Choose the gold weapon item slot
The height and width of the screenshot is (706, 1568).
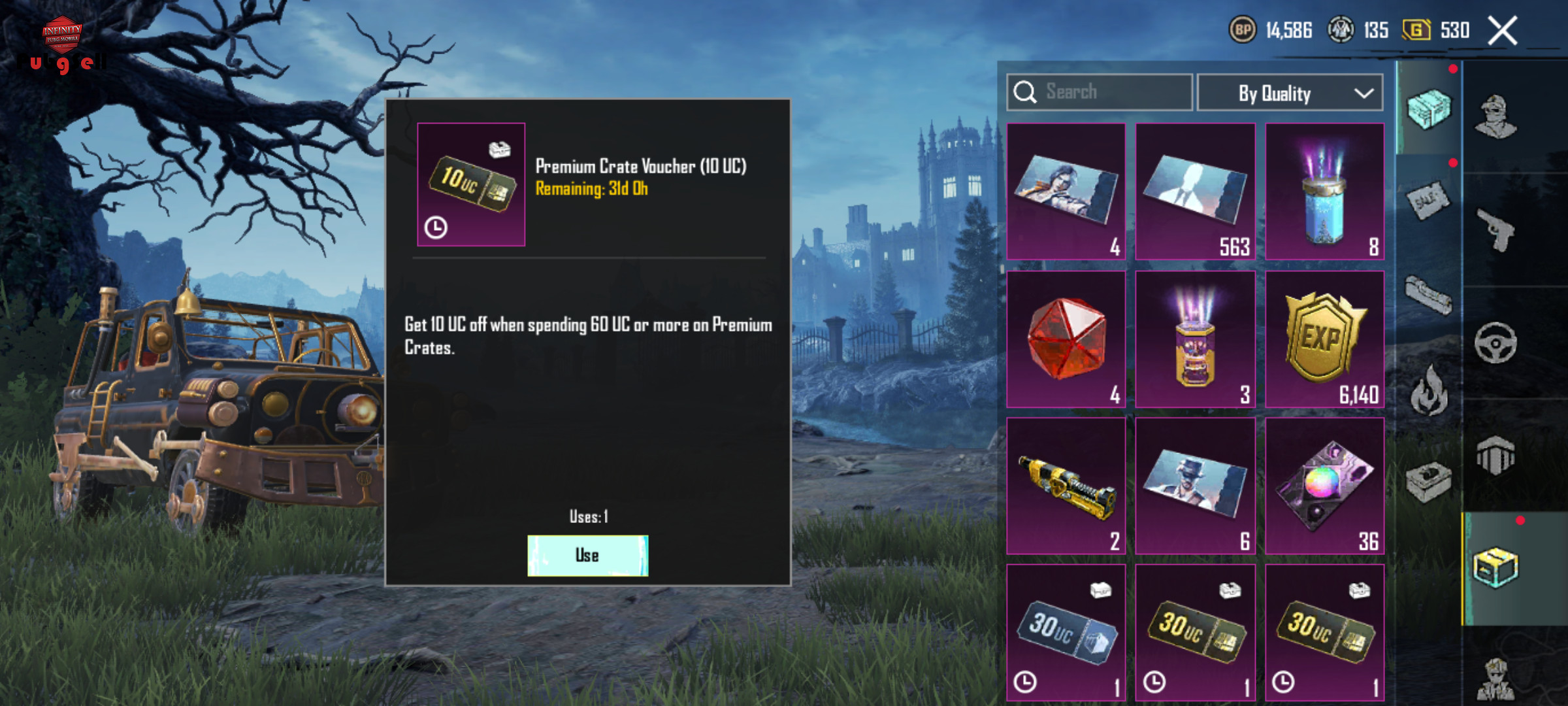(x=1066, y=486)
